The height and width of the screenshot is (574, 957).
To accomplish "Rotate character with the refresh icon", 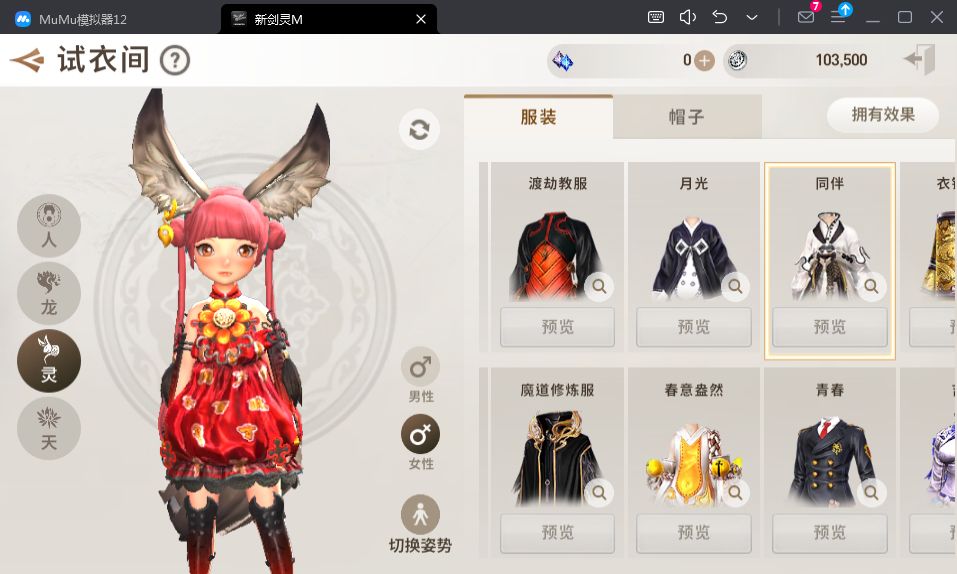I will tap(419, 130).
